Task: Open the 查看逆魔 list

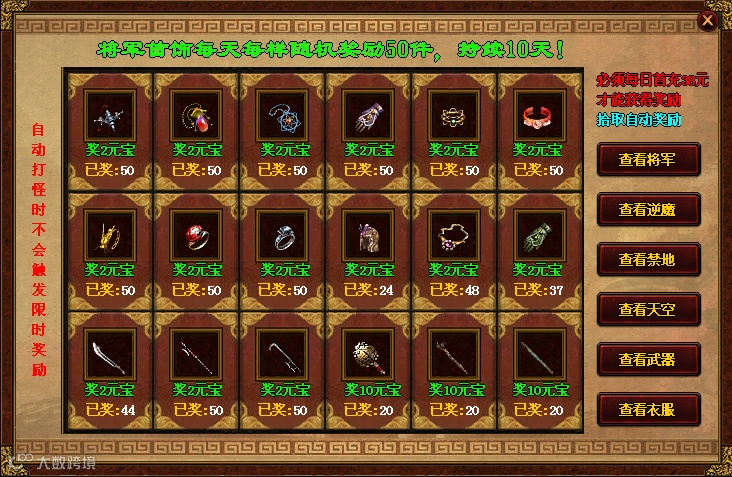Action: [x=648, y=208]
